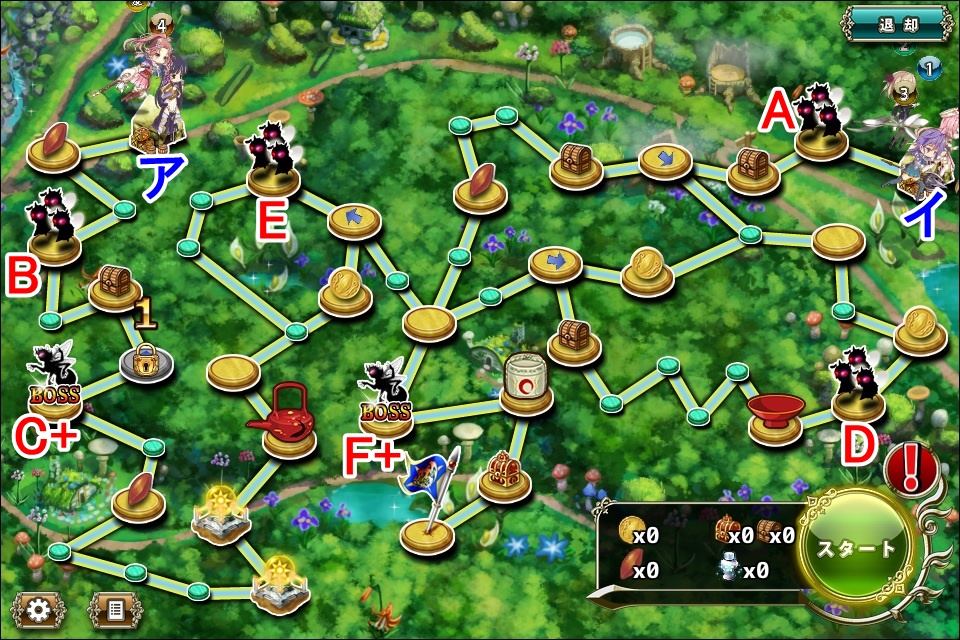Select the boss node labeled C+
The width and height of the screenshot is (960, 640).
[55, 390]
